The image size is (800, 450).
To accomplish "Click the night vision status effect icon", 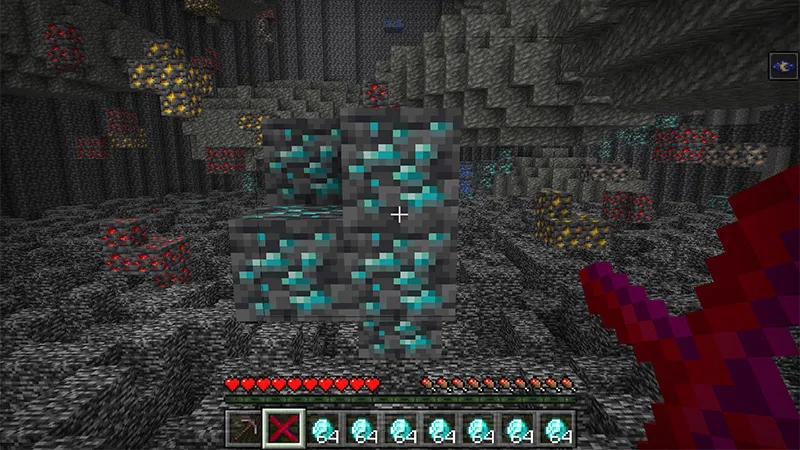I will pyautogui.click(x=782, y=67).
